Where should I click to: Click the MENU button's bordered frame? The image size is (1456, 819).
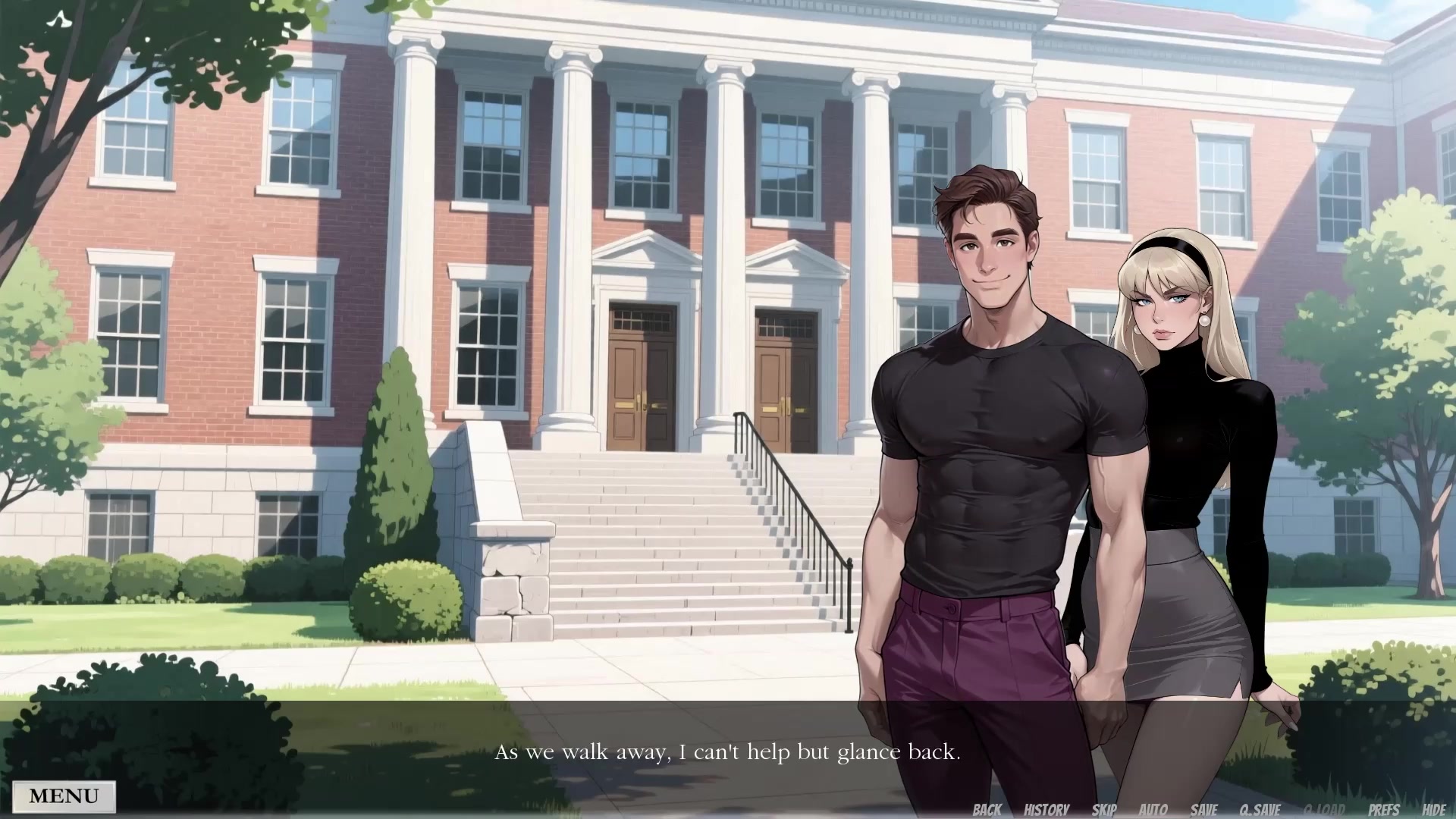[64, 796]
